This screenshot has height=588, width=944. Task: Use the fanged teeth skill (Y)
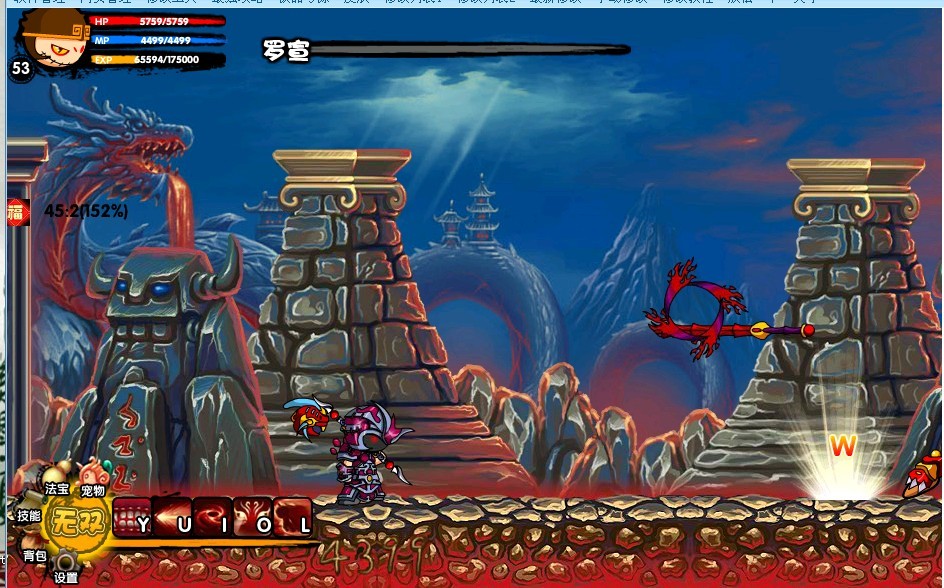point(132,517)
